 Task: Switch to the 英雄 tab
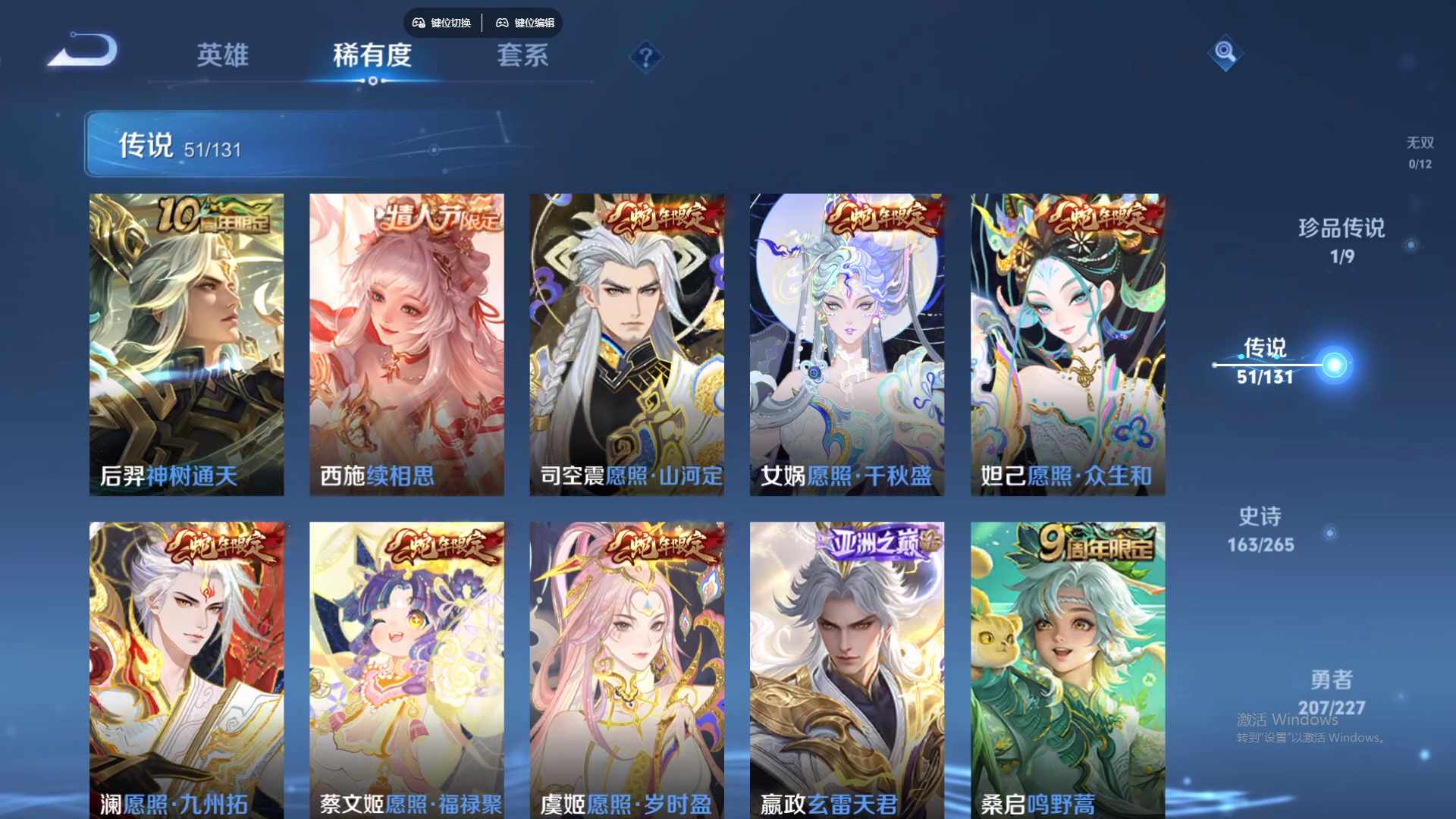point(222,56)
